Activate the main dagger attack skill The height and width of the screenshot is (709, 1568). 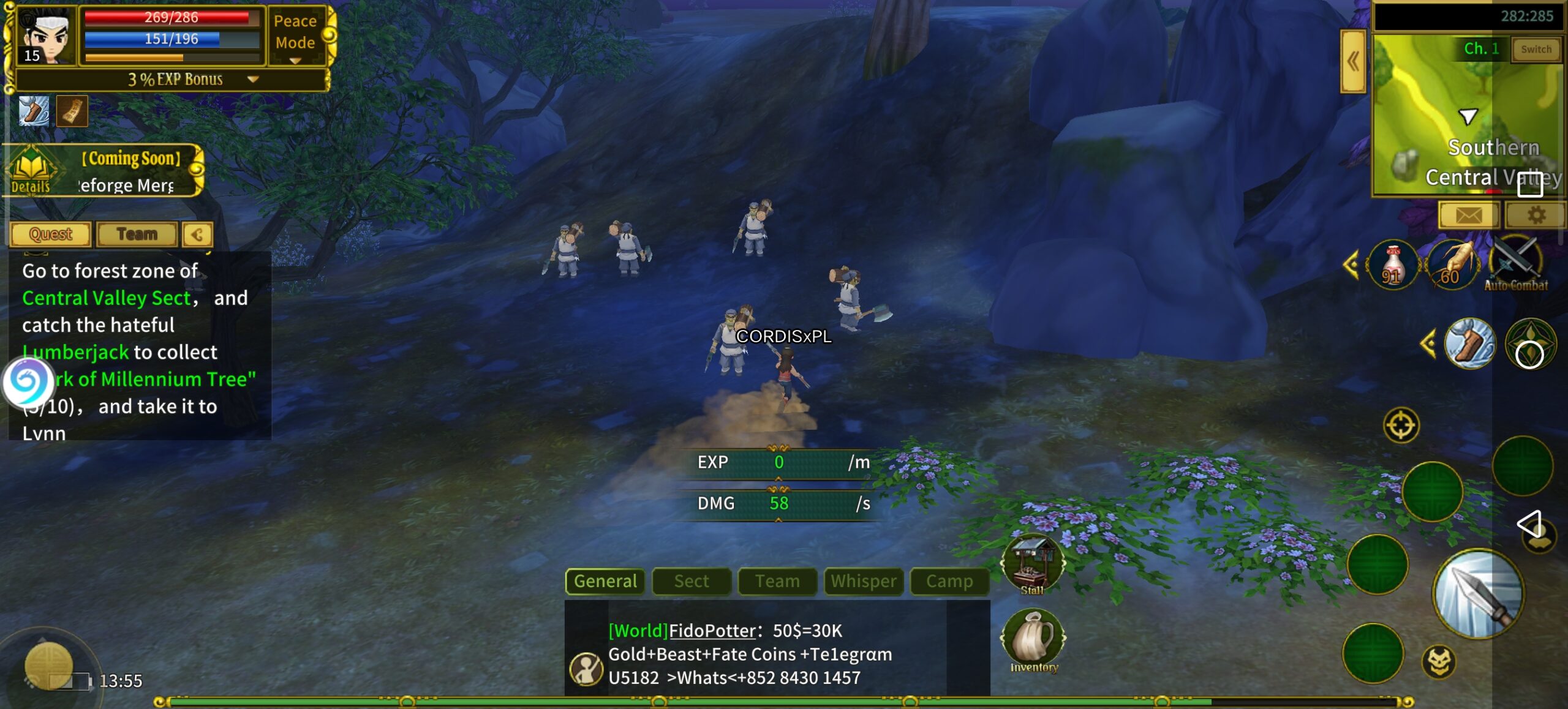pos(1477,593)
